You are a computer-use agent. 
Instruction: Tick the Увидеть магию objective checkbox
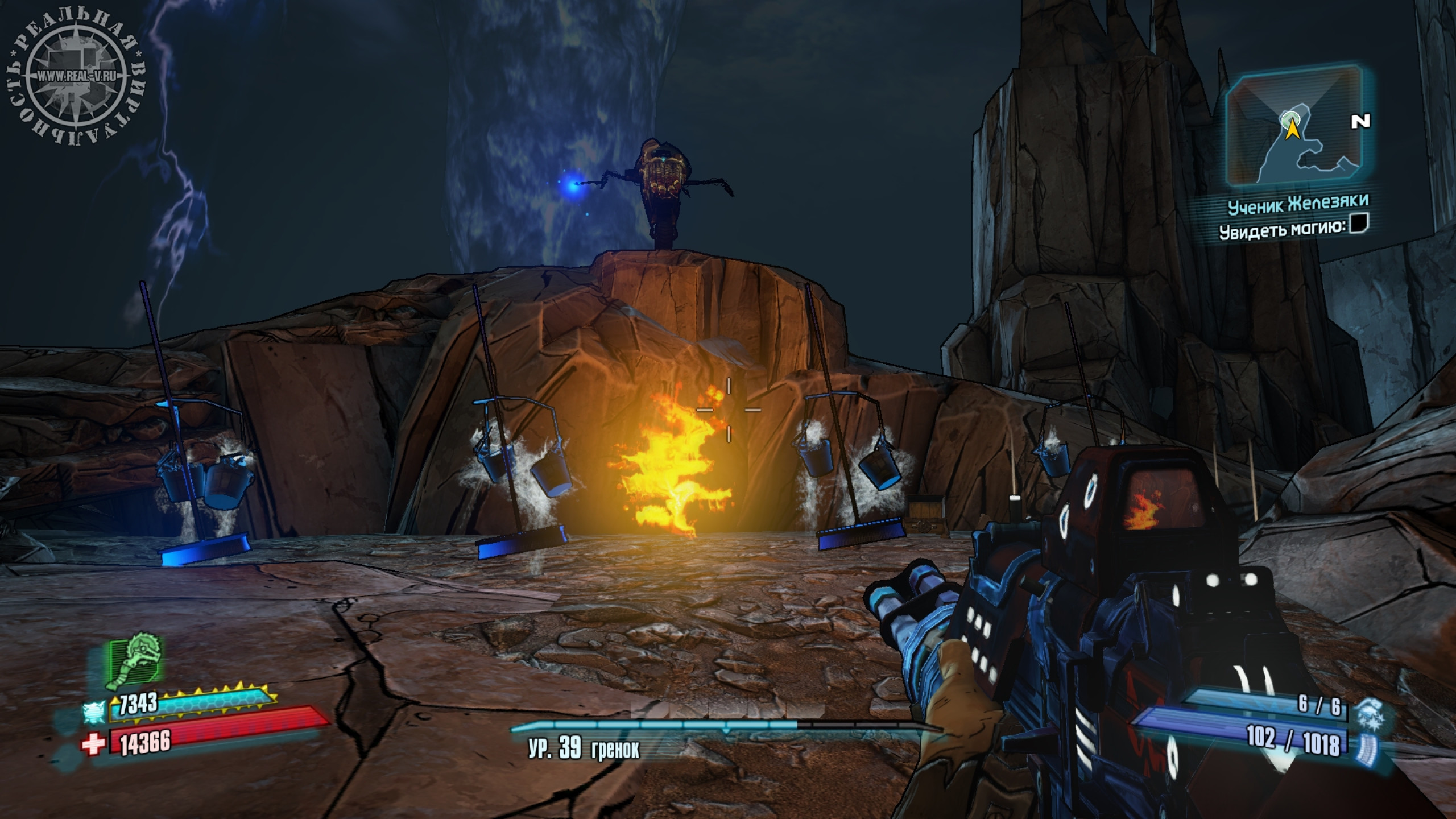click(x=1360, y=223)
